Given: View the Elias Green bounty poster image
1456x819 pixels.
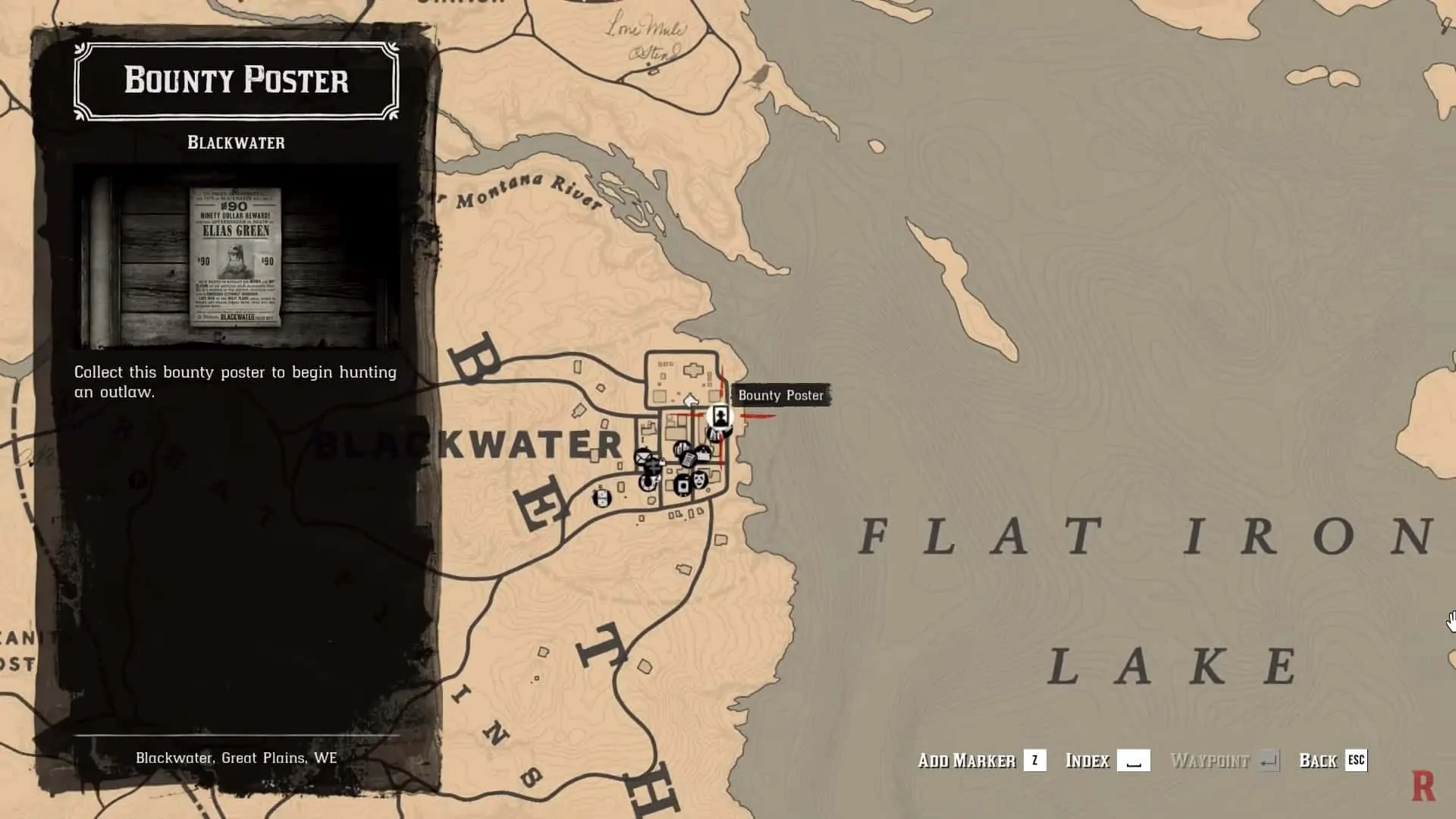Looking at the screenshot, I should click(235, 256).
